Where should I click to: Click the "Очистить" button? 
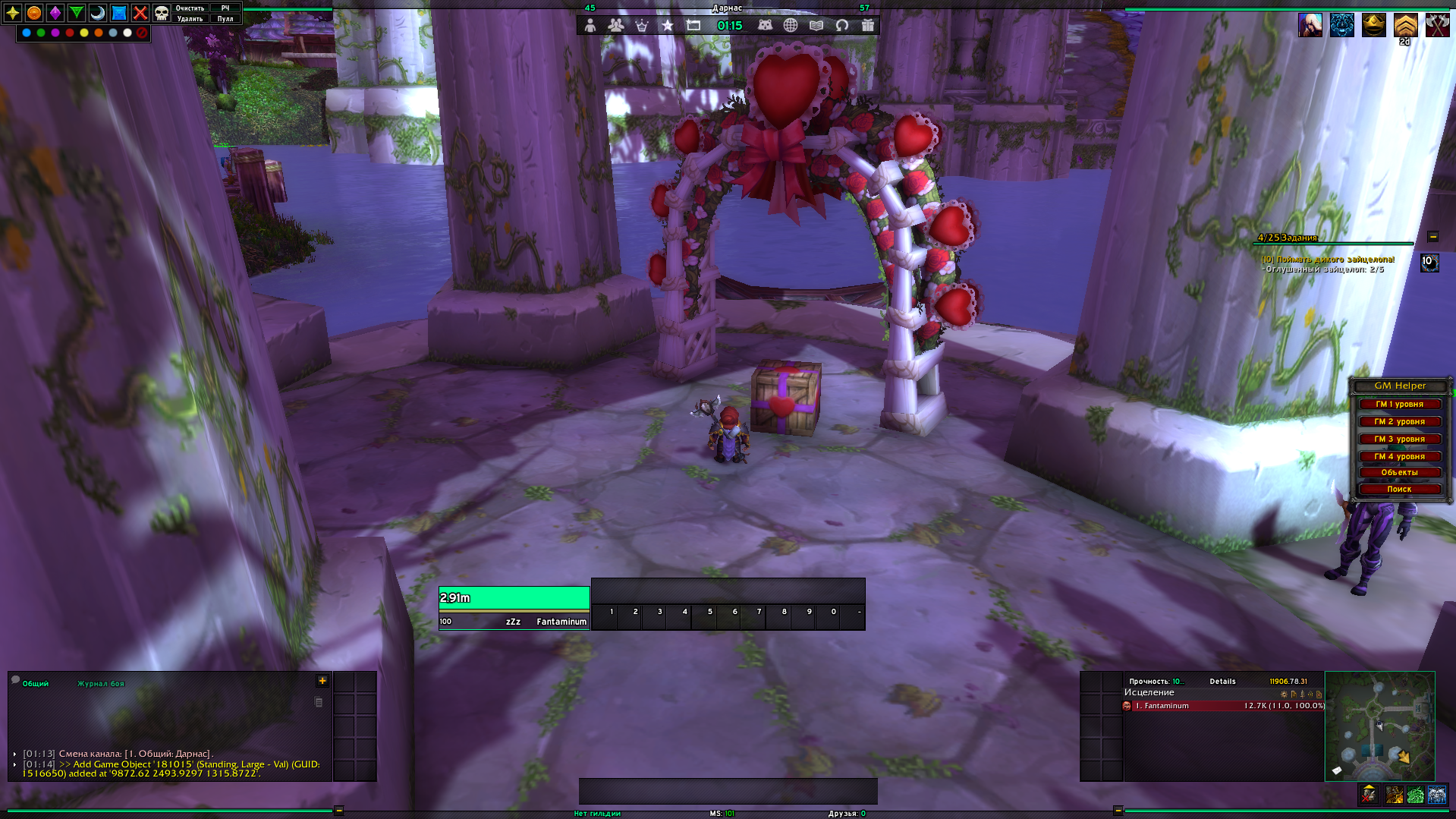[x=190, y=8]
